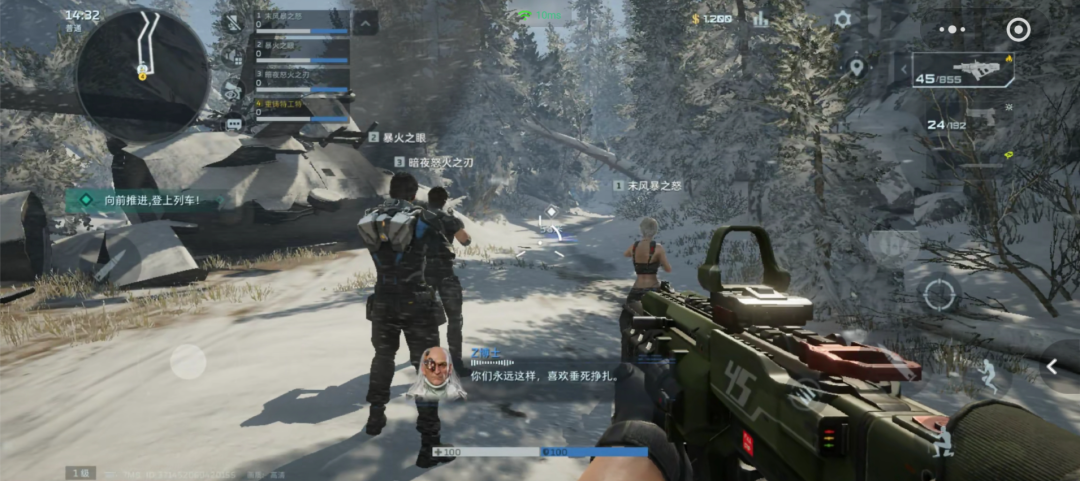1080x481 pixels.
Task: Collapse the squad list with the up arrow
Action: [365, 22]
